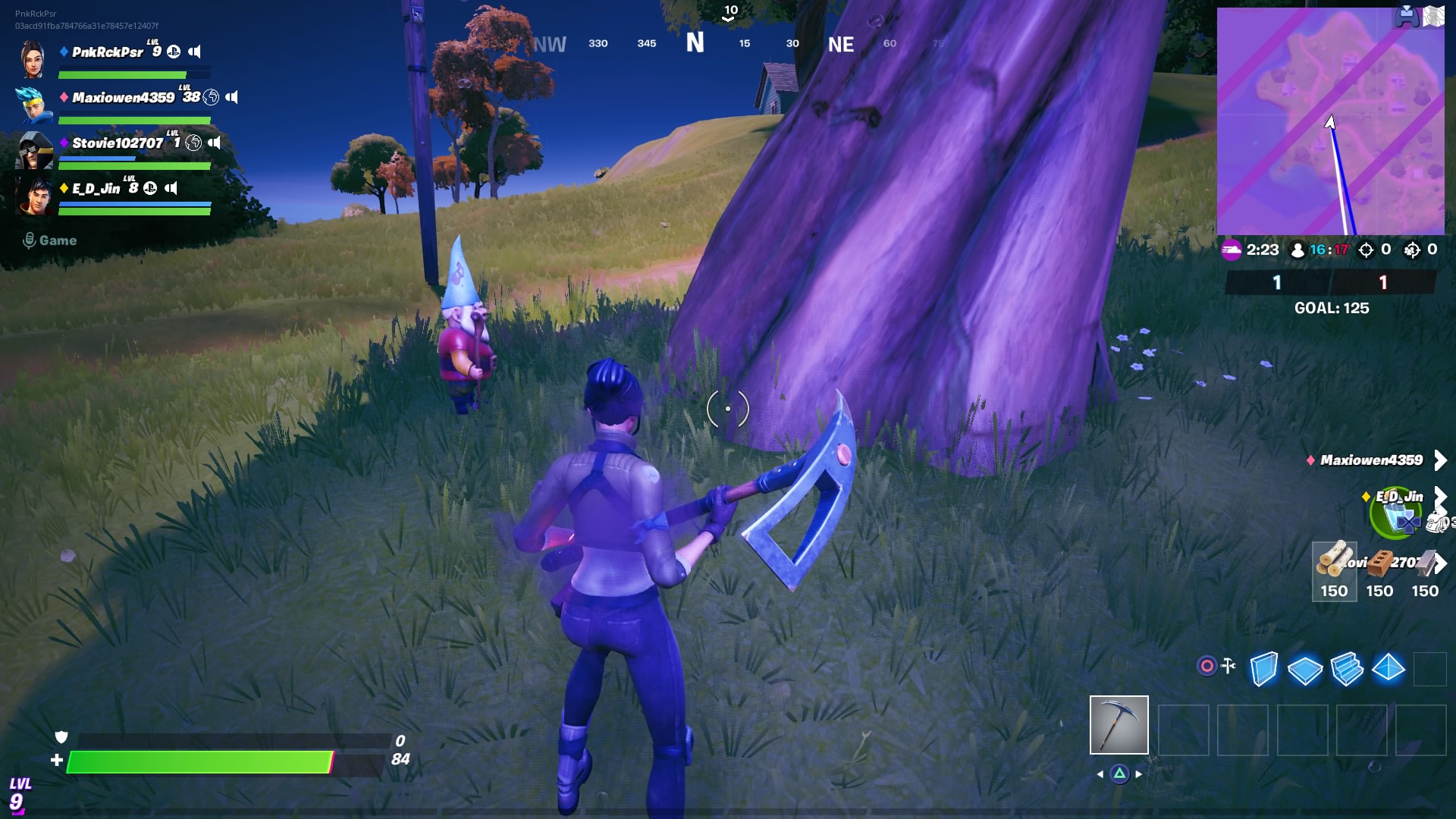Select the stairs building piece
Screen dimensions: 1456x819
pyautogui.click(x=1347, y=669)
